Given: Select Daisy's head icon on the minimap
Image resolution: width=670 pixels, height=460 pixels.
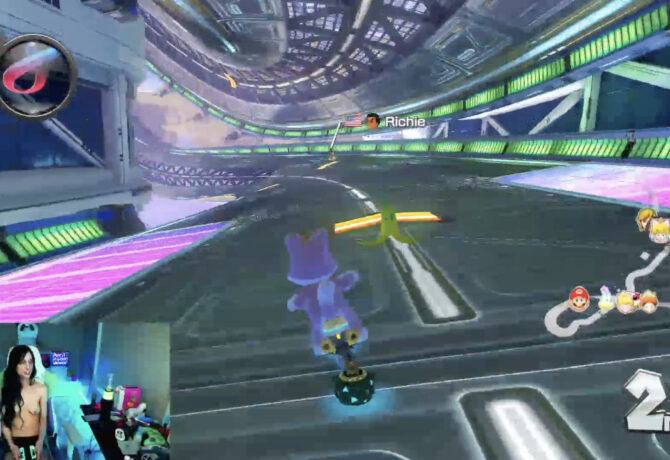Looking at the screenshot, I should [649, 300].
